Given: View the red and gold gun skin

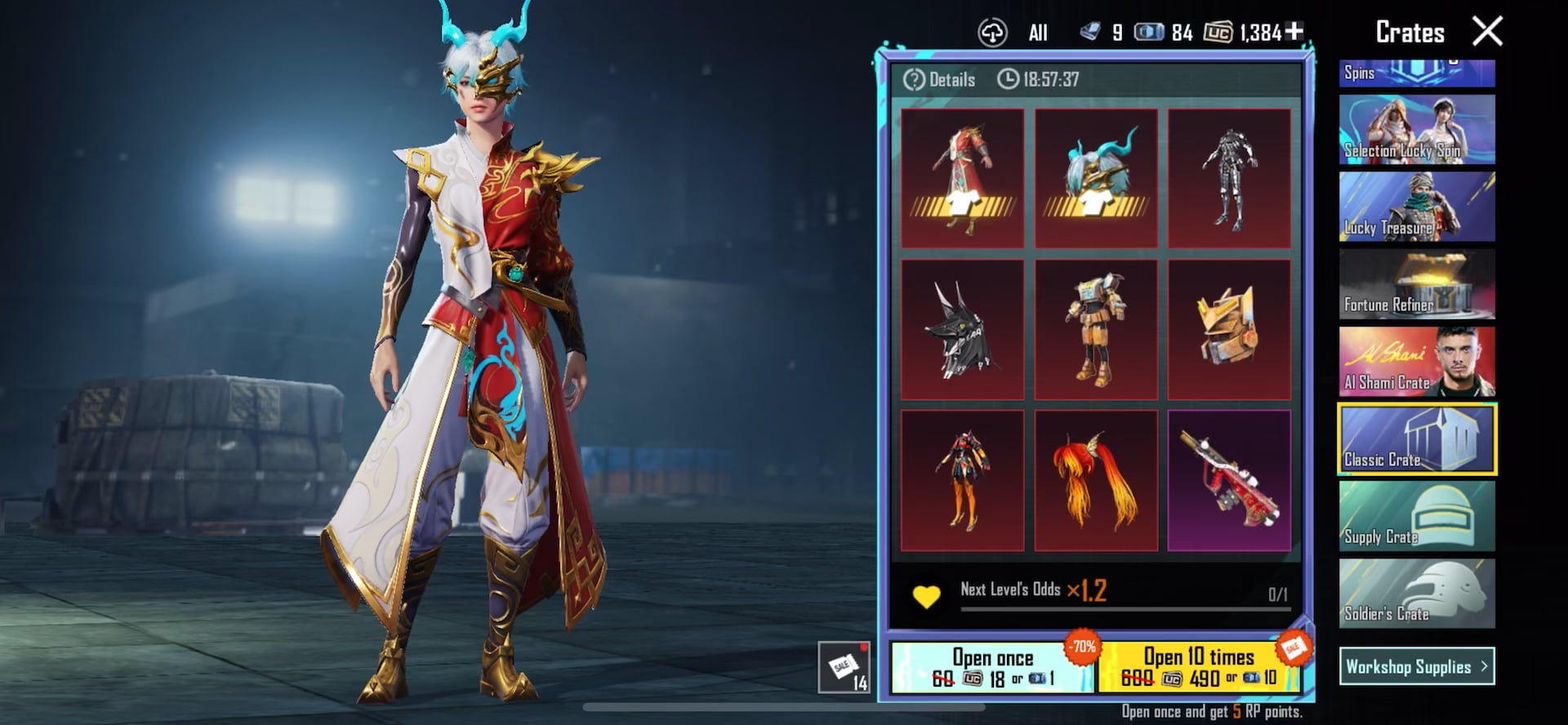Looking at the screenshot, I should pyautogui.click(x=1229, y=481).
